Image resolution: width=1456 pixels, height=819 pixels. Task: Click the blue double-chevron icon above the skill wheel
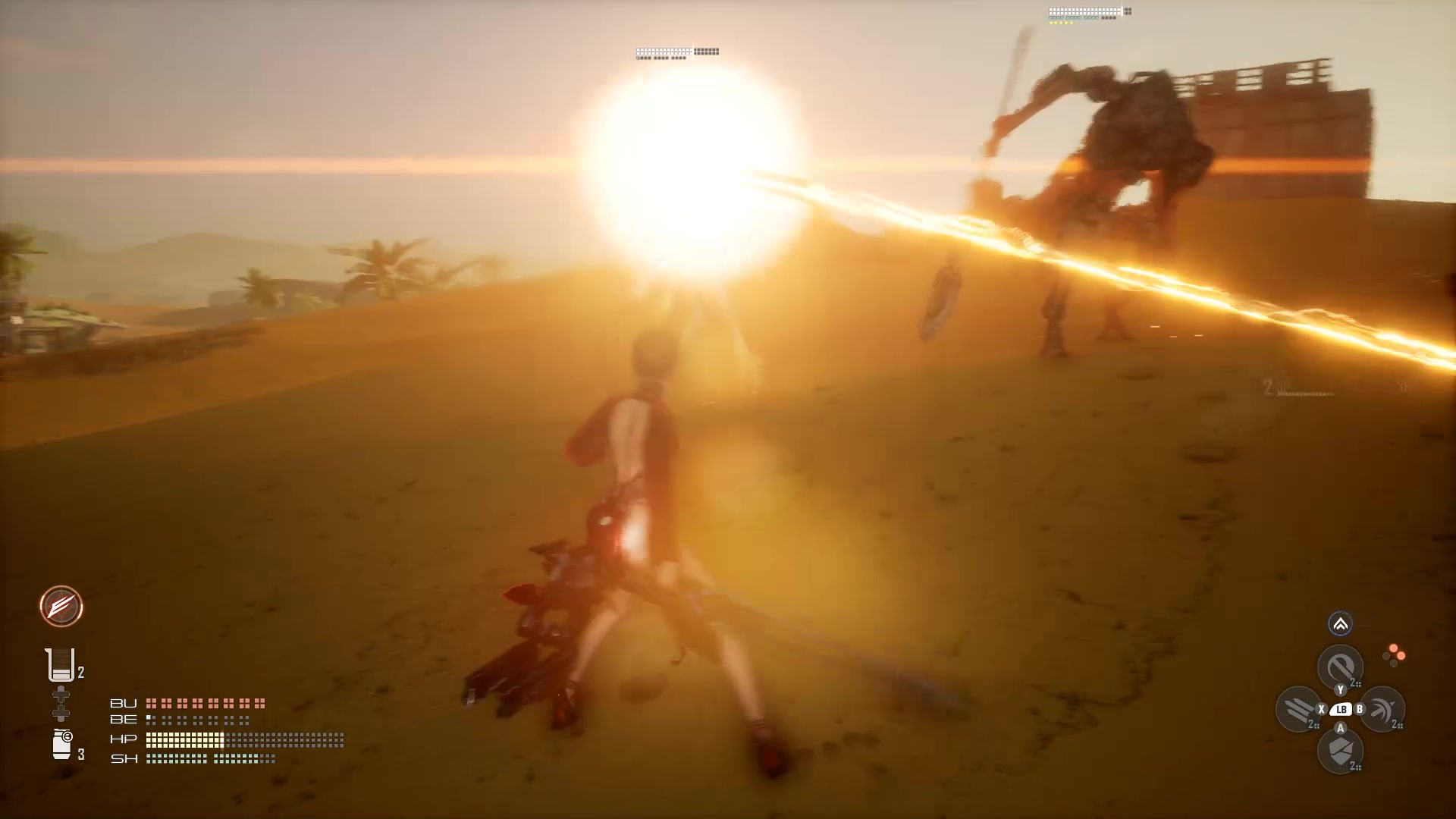[1341, 623]
